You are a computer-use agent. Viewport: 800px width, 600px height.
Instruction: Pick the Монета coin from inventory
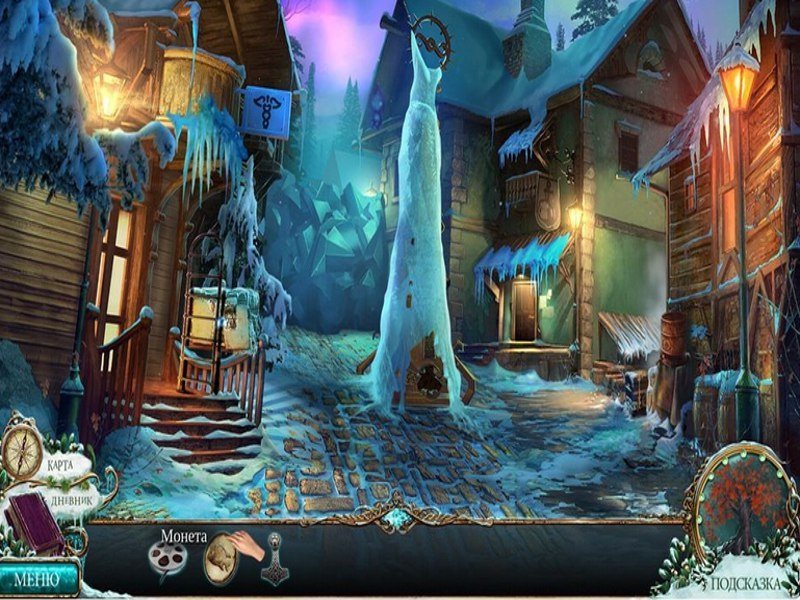(x=222, y=558)
